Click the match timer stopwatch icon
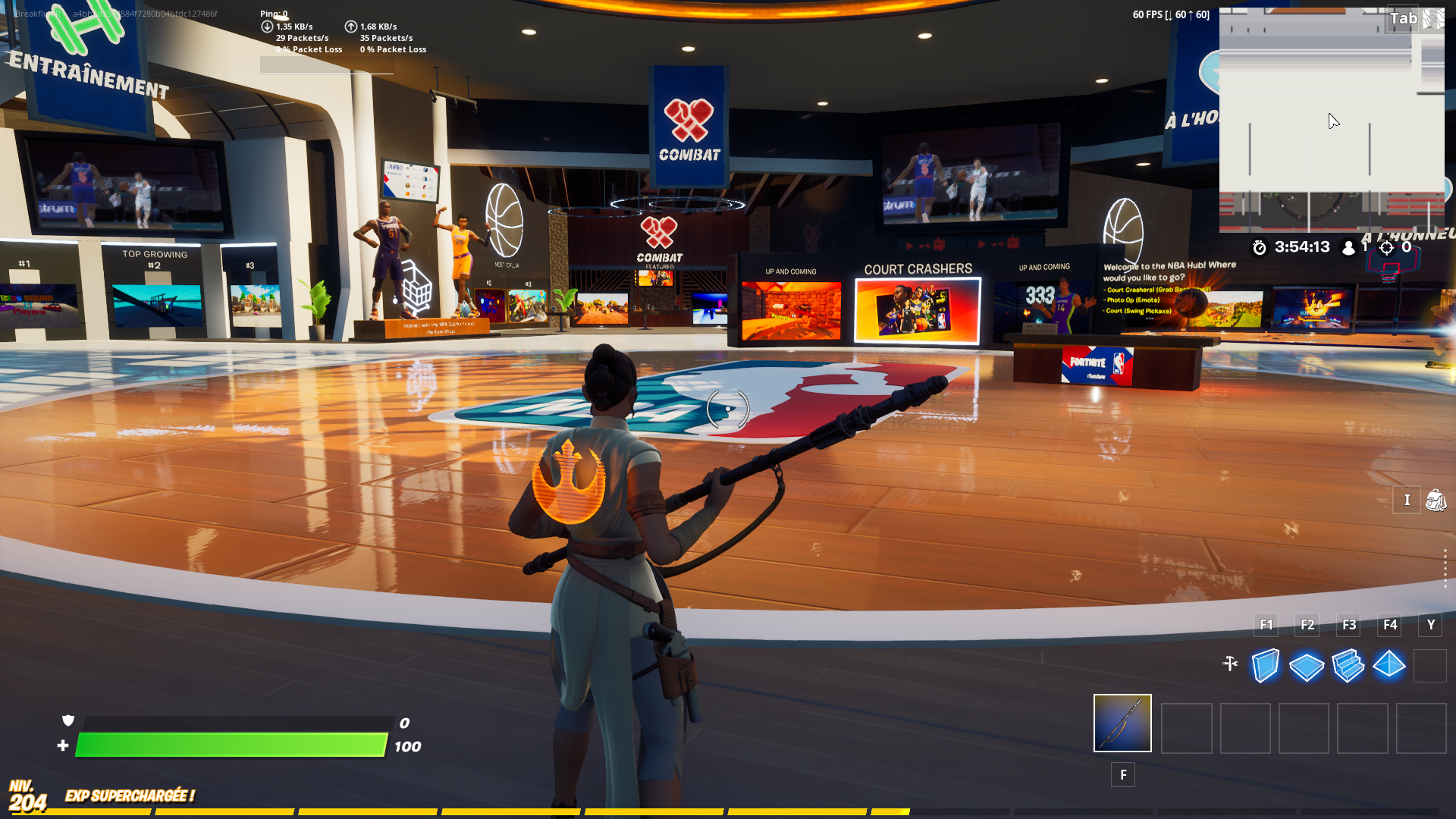 [1260, 246]
